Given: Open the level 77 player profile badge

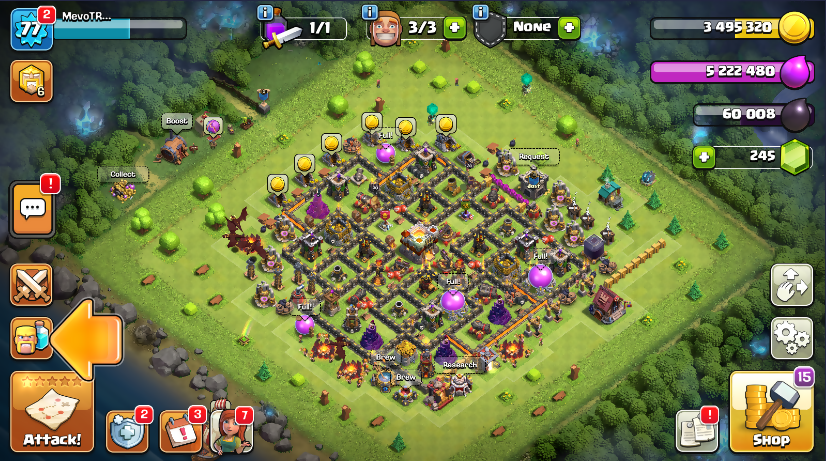Looking at the screenshot, I should click(30, 29).
